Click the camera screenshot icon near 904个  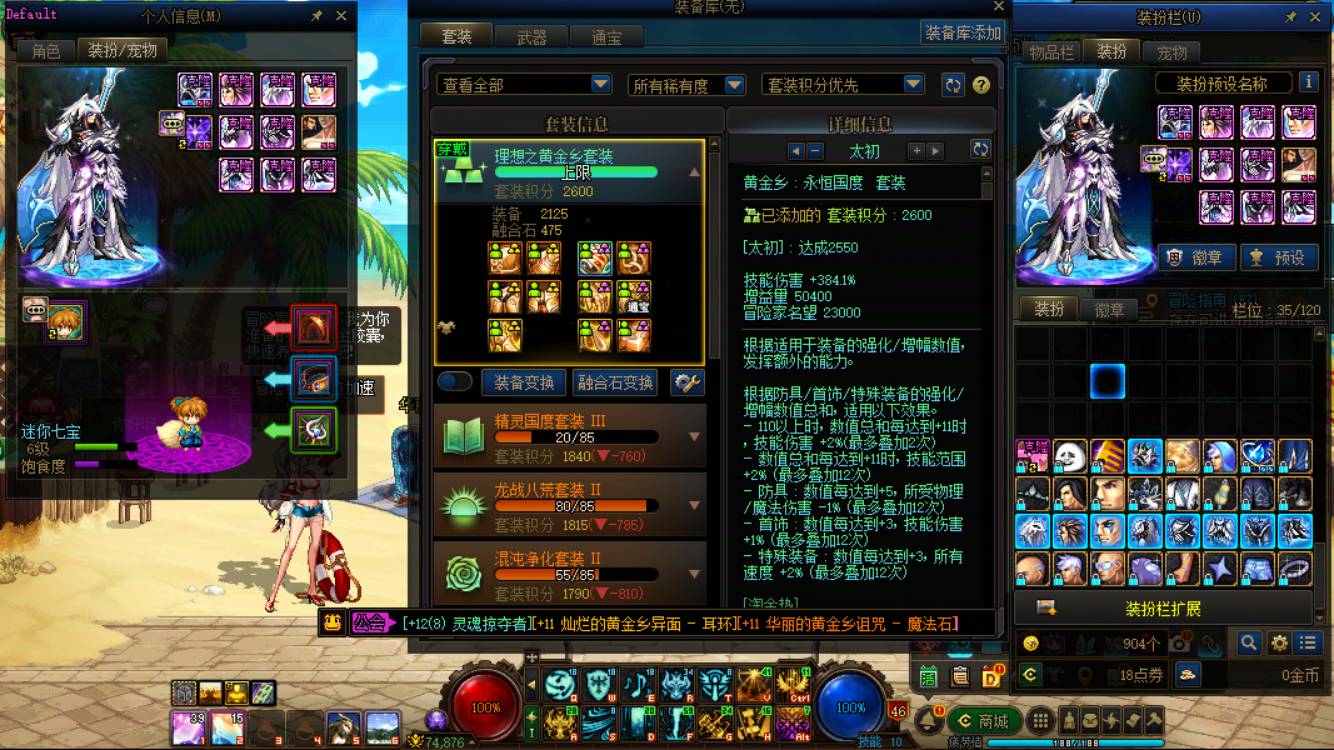click(x=1180, y=644)
